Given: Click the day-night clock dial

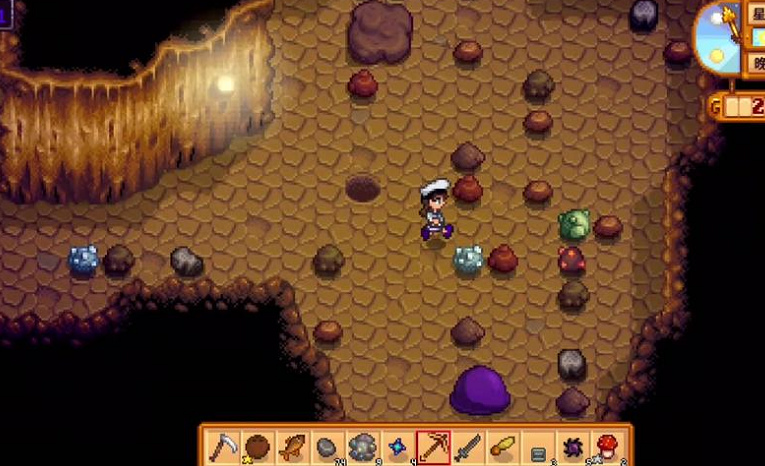Looking at the screenshot, I should pos(718,37).
